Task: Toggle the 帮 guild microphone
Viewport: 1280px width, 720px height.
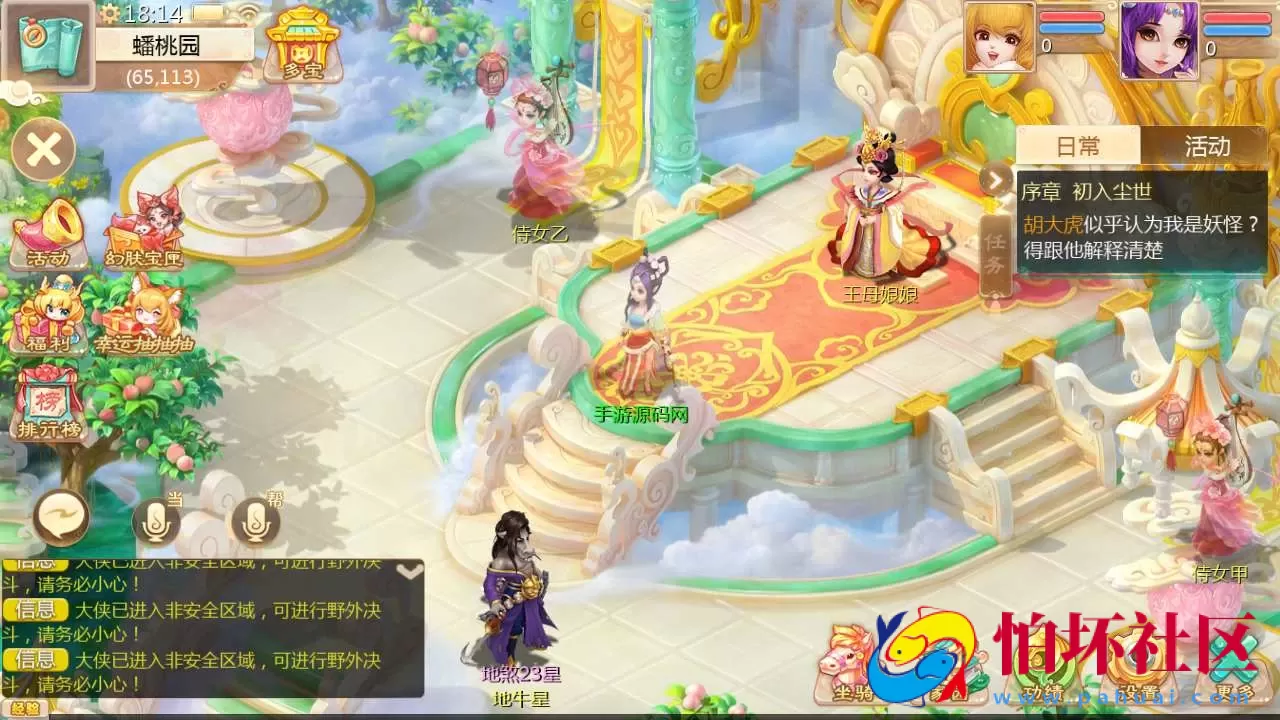Action: pos(256,521)
